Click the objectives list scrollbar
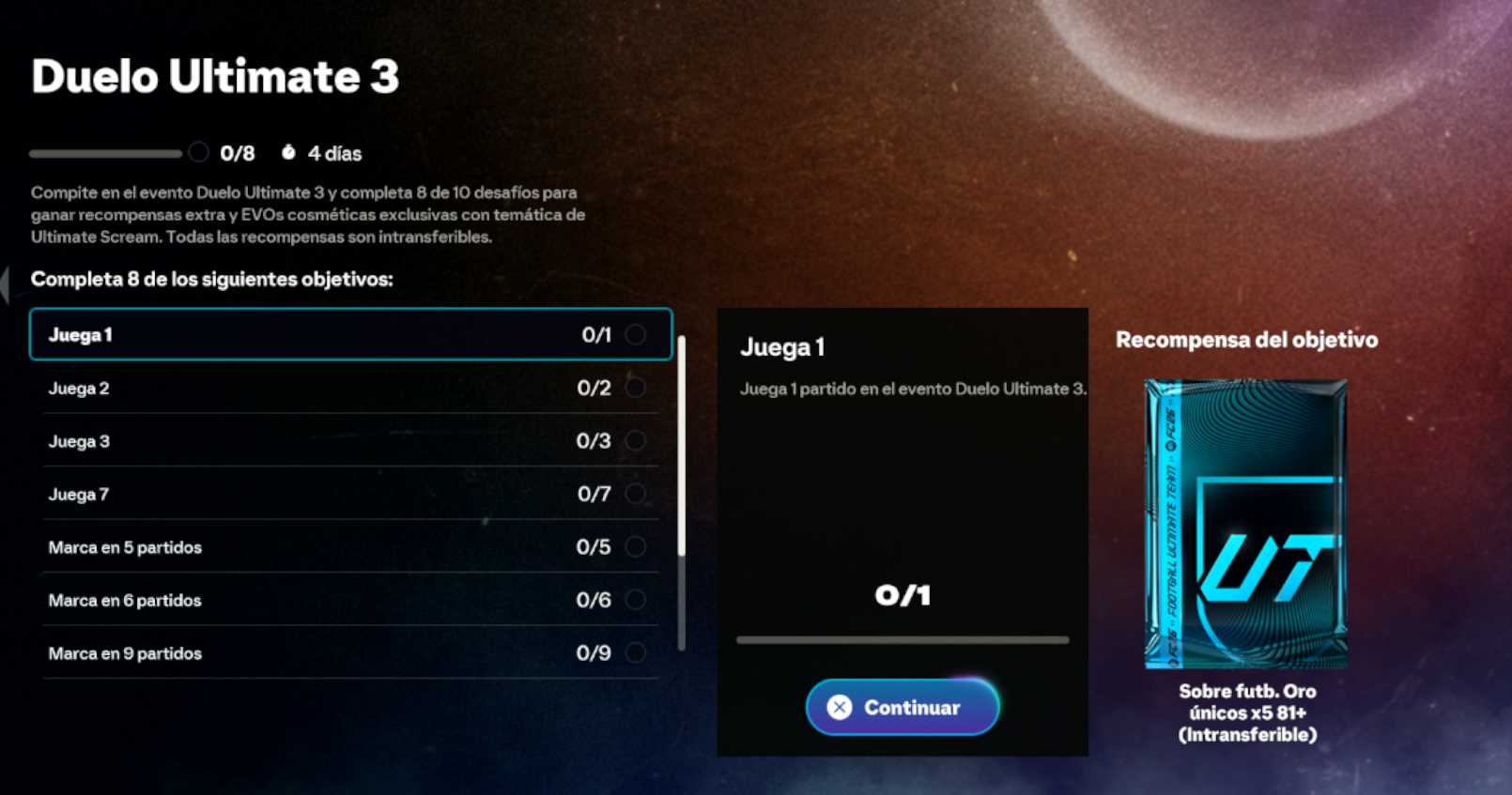This screenshot has height=795, width=1512. coord(682,446)
